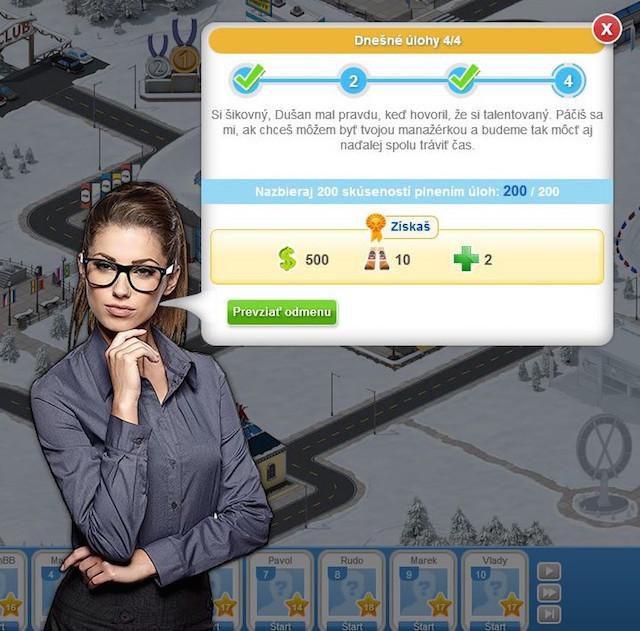Select Marek's player card
The width and height of the screenshot is (640, 631).
pos(423,592)
